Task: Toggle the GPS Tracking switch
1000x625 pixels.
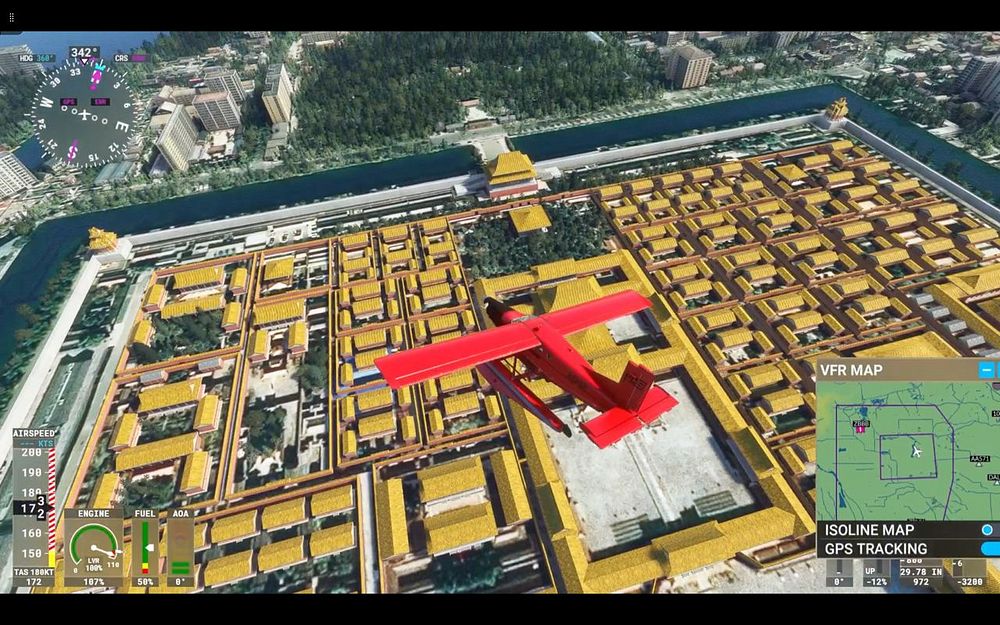Action: (990, 549)
